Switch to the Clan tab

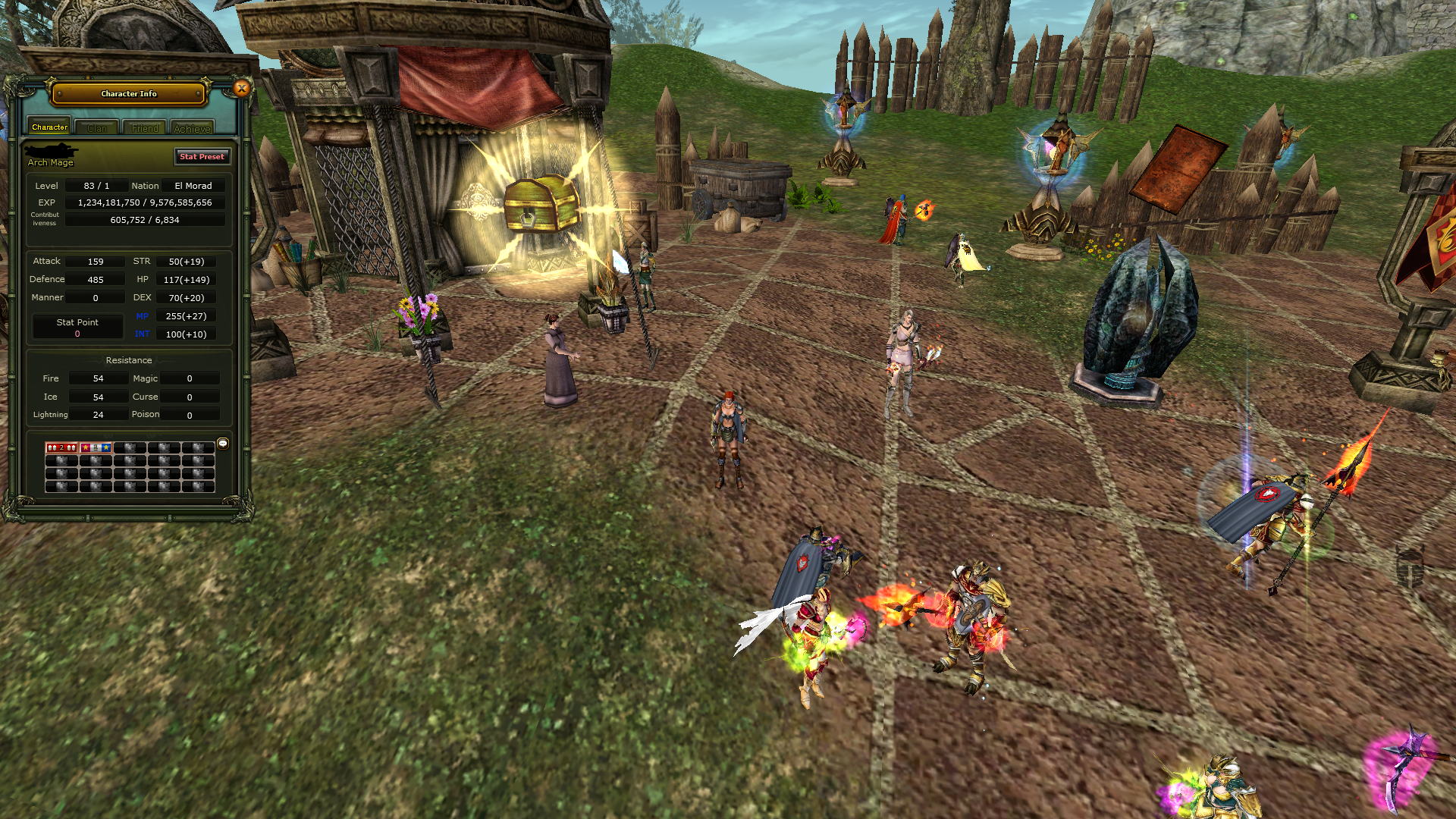tap(97, 128)
